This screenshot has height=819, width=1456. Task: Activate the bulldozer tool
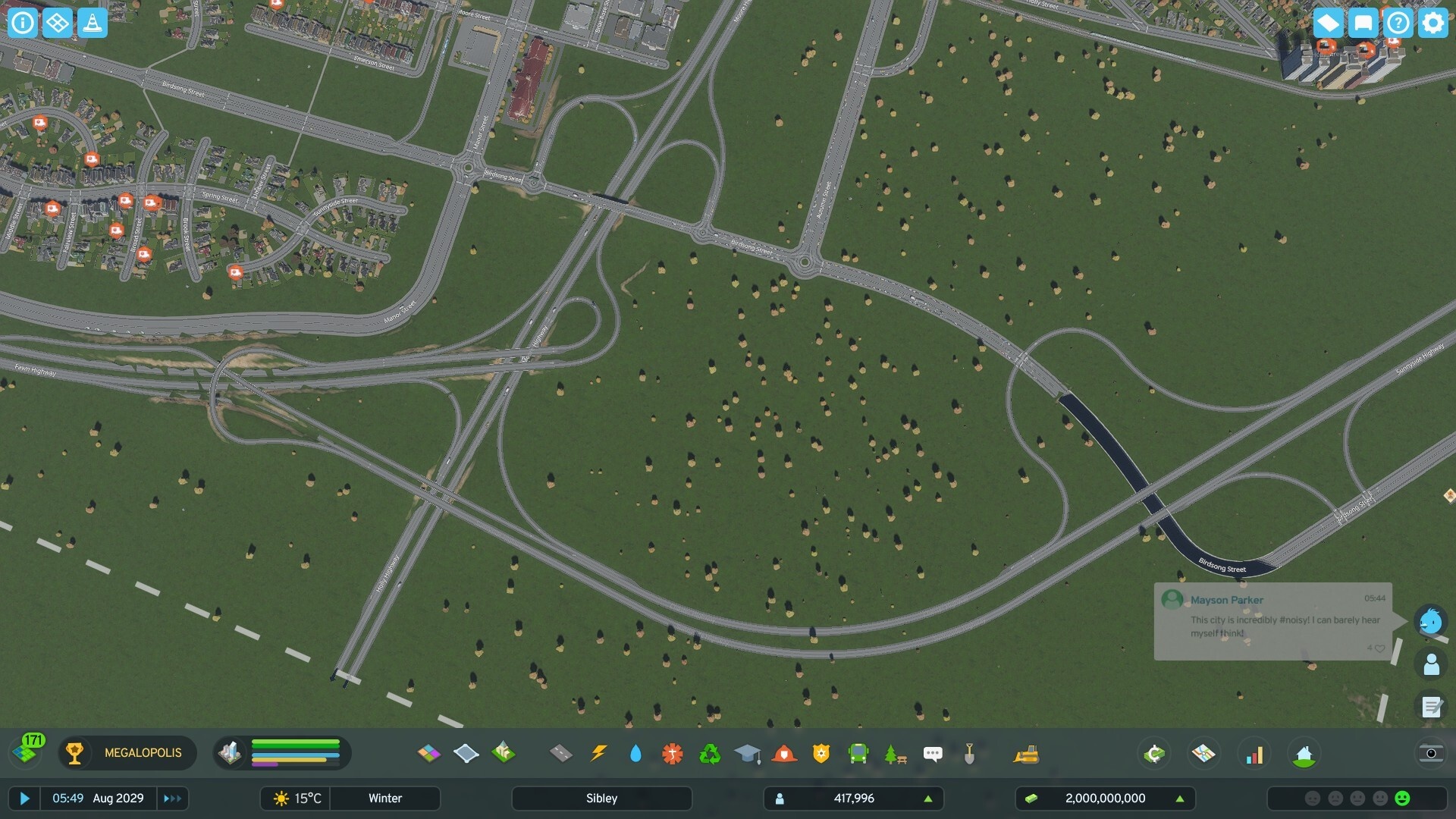1026,753
